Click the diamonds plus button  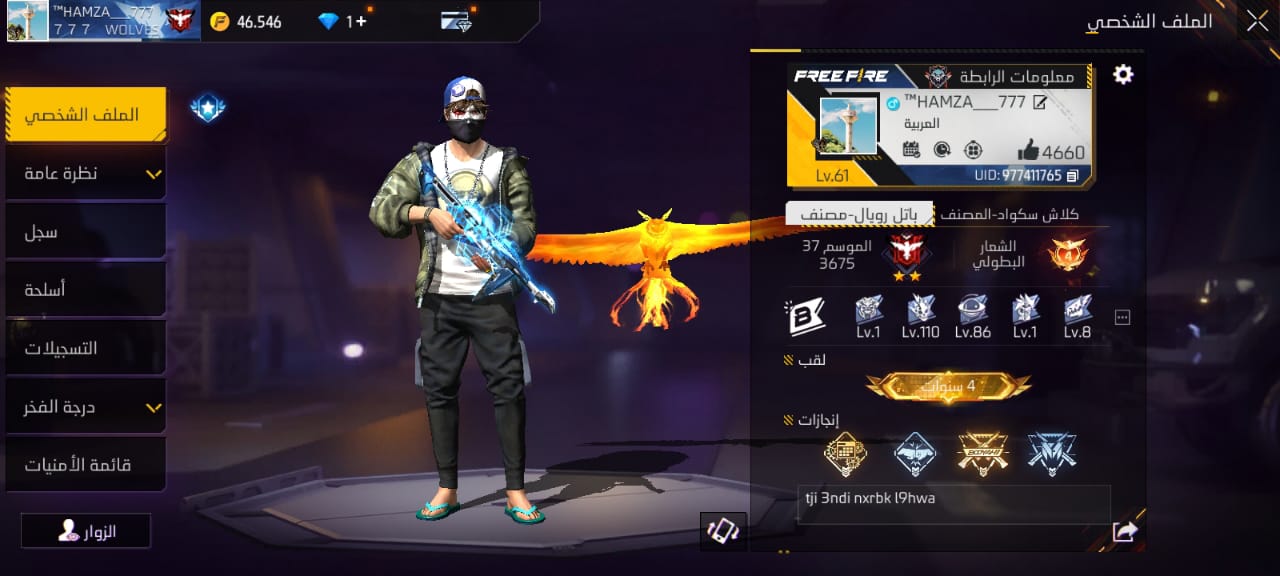[361, 21]
